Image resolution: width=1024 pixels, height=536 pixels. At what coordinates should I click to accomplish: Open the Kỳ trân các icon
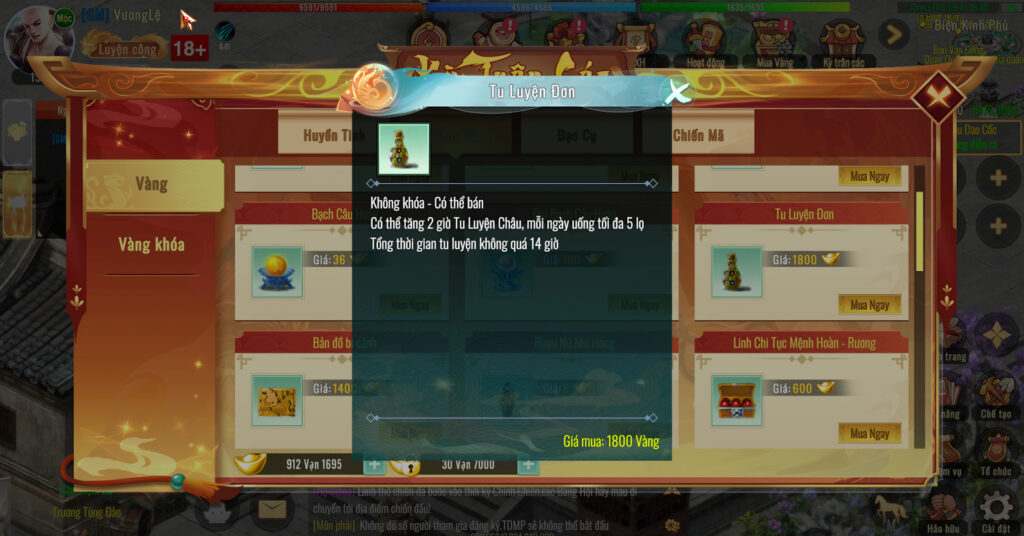(840, 43)
